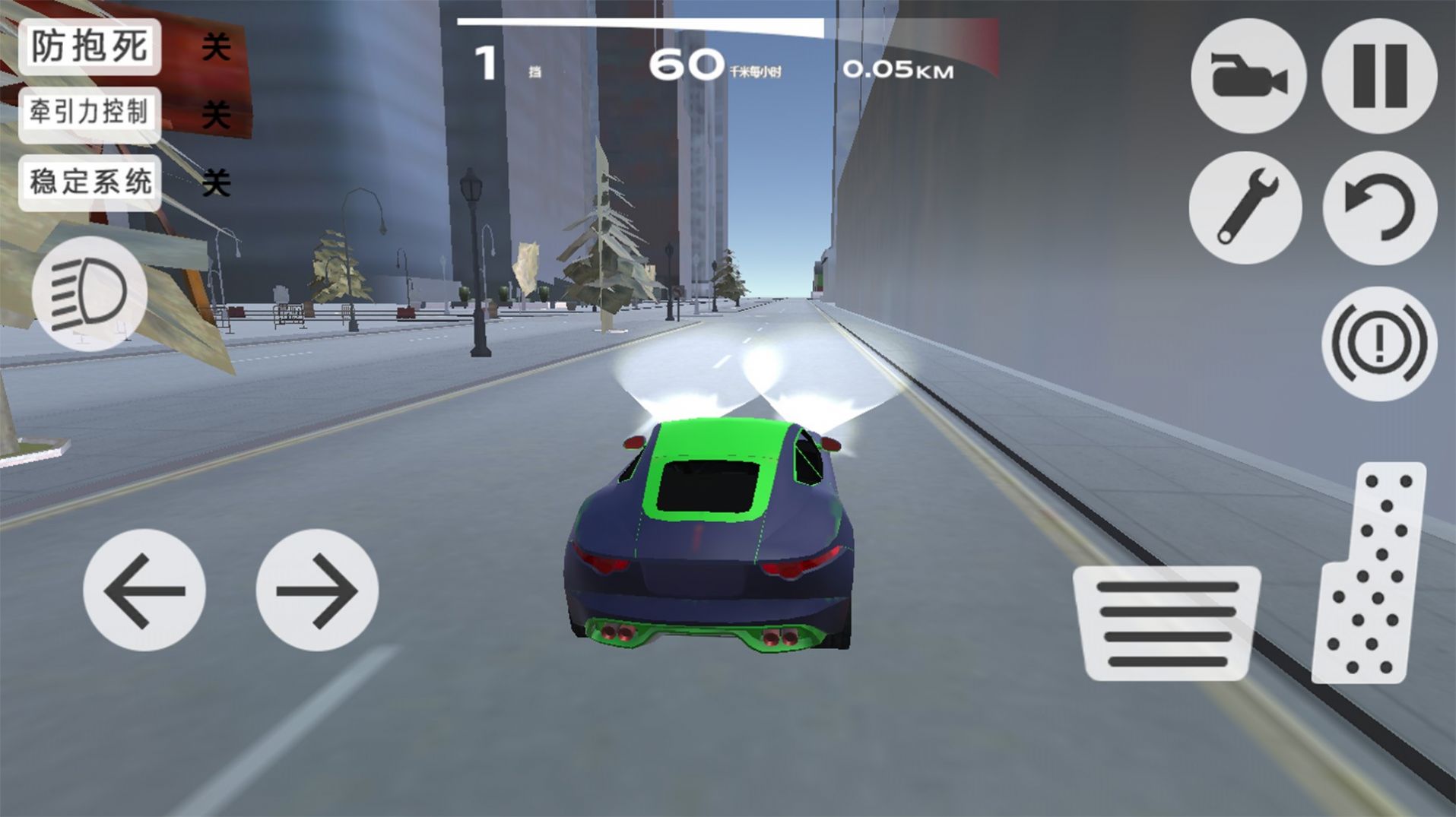Engage the handbrake button
Screen dimensions: 1456x817
tap(1379, 344)
